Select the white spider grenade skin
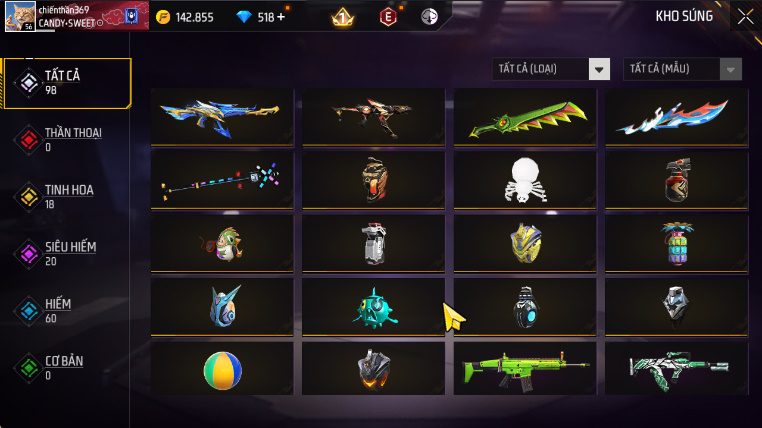The width and height of the screenshot is (762, 428). [x=525, y=179]
